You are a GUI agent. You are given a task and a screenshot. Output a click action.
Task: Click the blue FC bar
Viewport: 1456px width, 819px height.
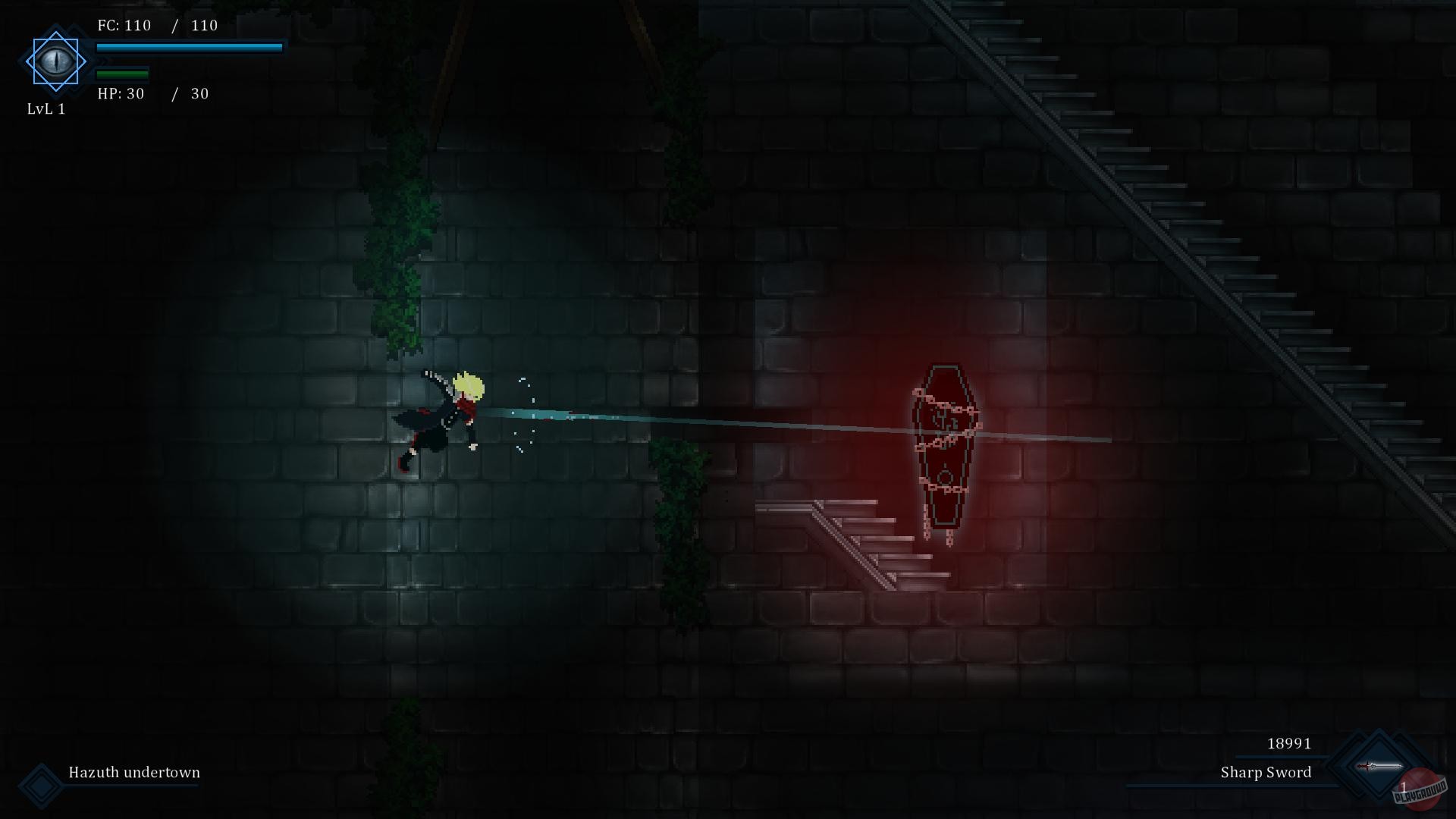pyautogui.click(x=190, y=47)
